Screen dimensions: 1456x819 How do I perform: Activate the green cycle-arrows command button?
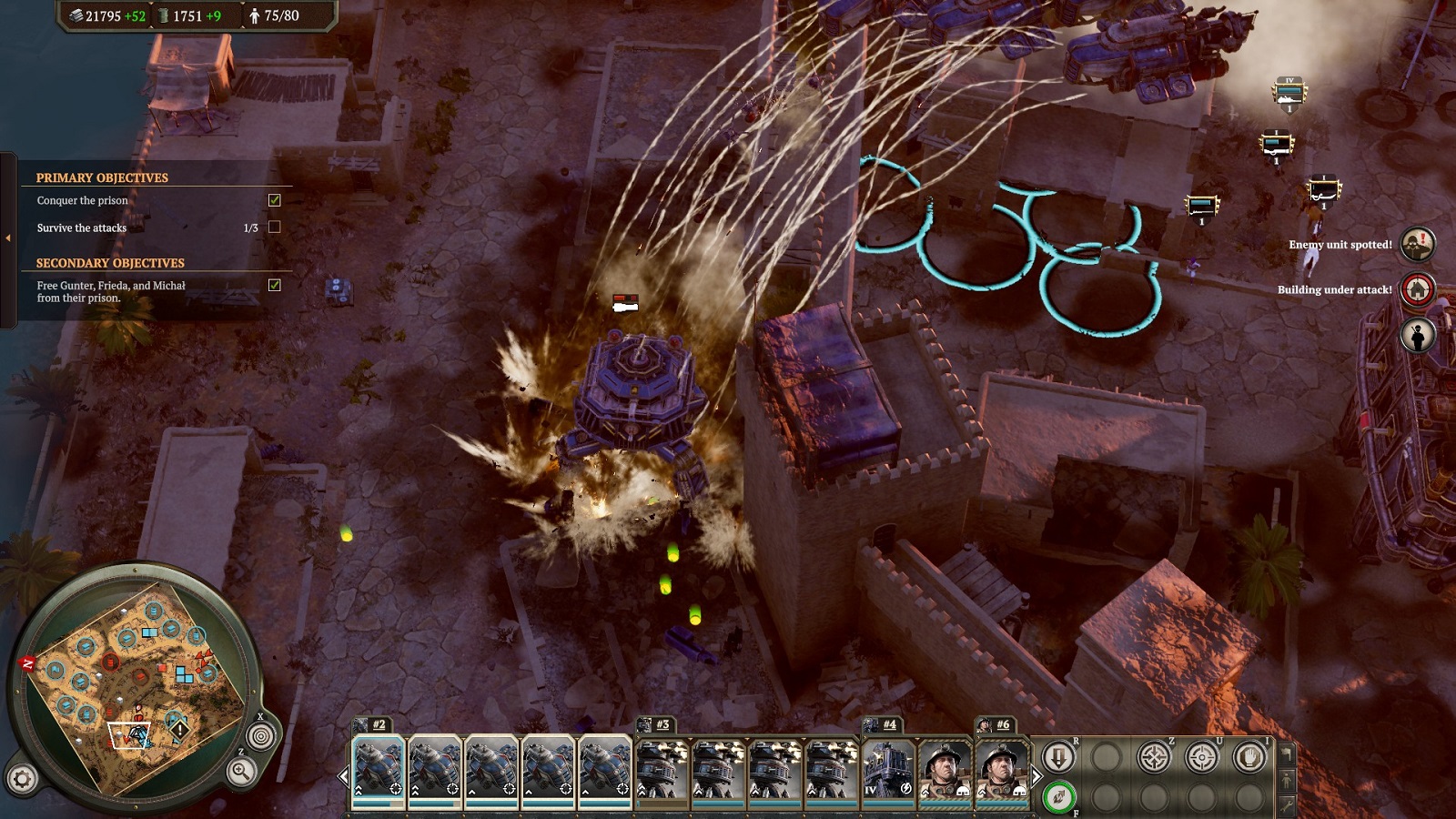tap(1058, 798)
